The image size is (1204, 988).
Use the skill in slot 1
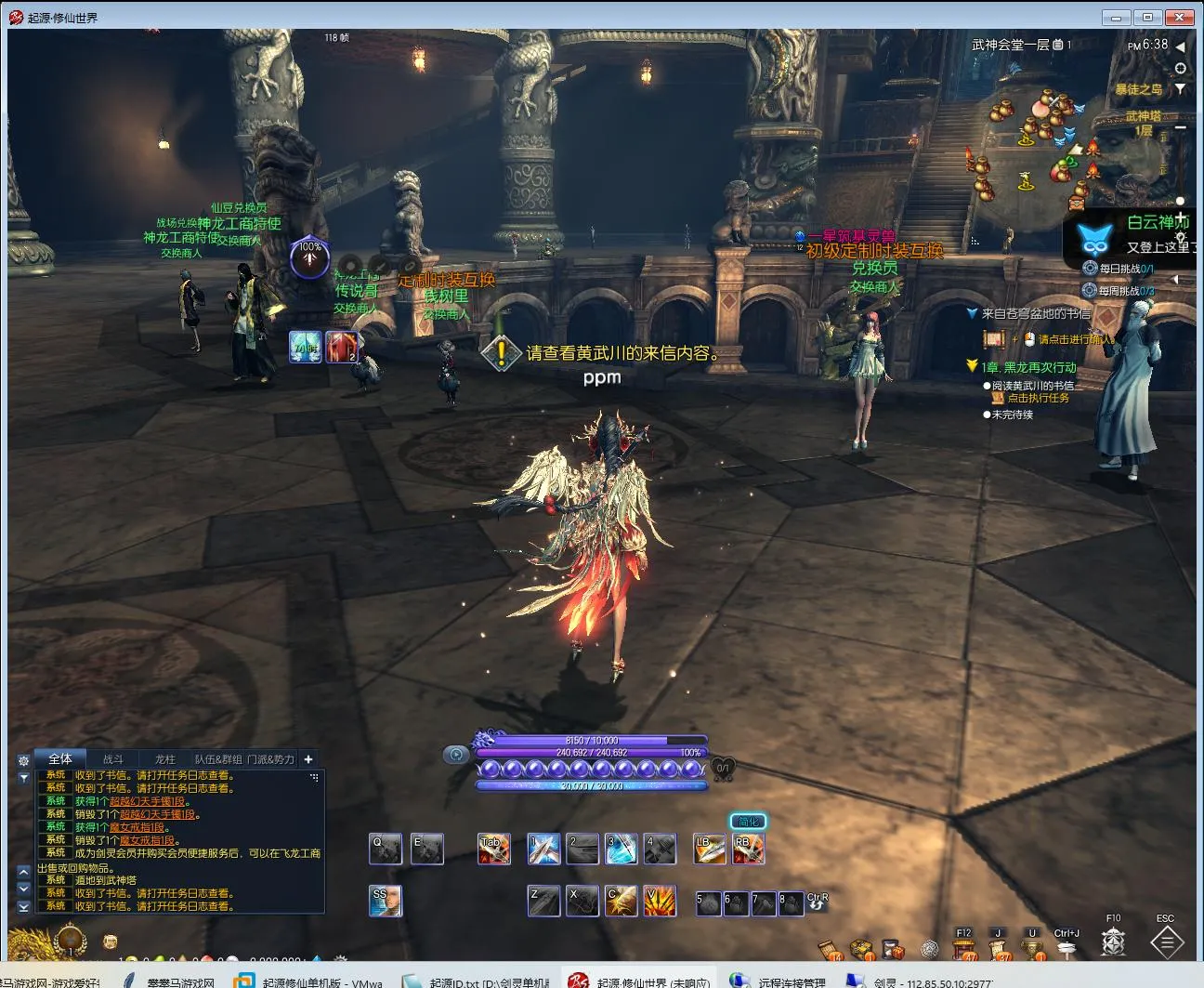click(543, 849)
